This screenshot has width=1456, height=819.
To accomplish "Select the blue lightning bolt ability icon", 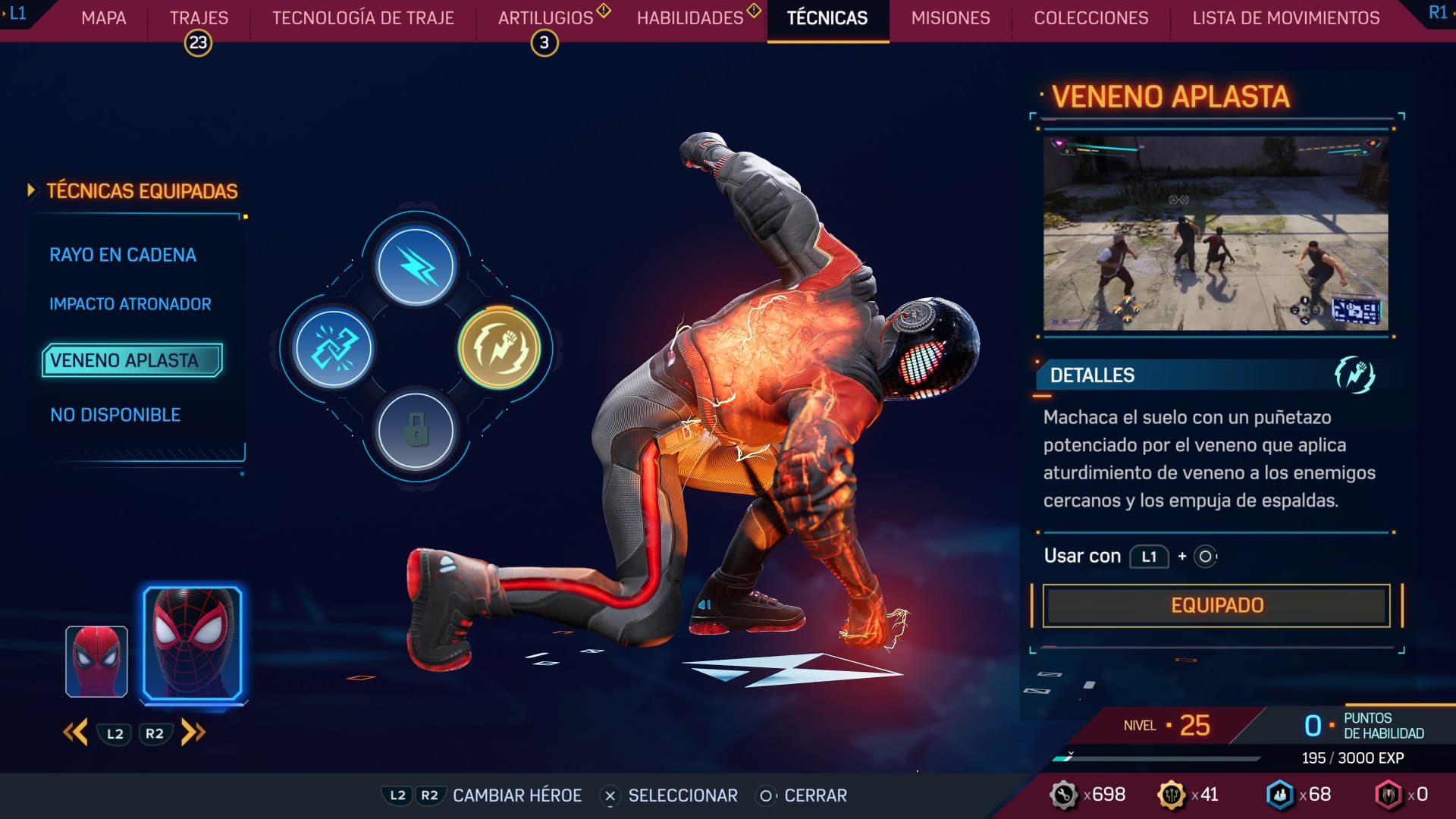I will click(x=416, y=266).
